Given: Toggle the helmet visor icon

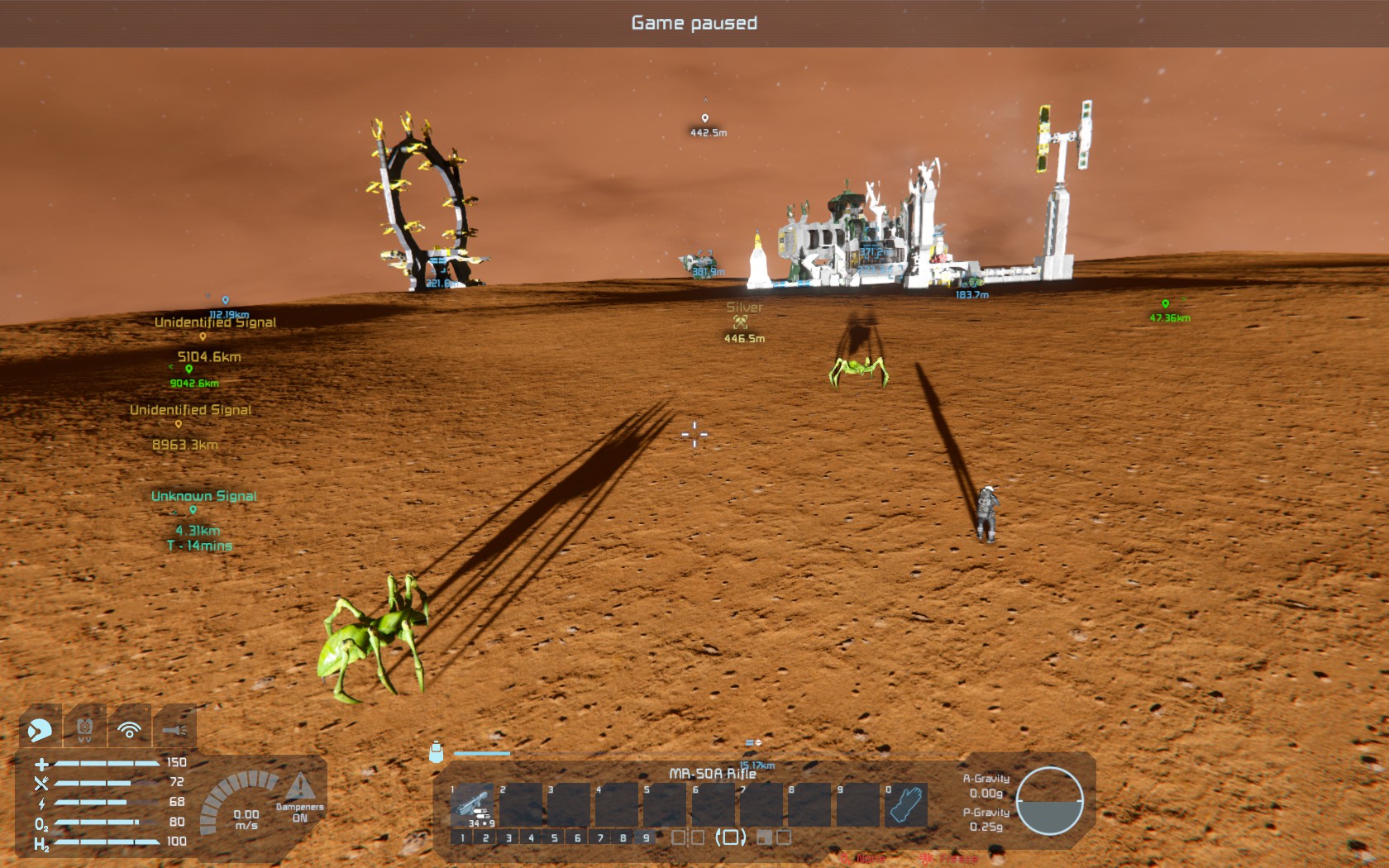Looking at the screenshot, I should pos(39,729).
